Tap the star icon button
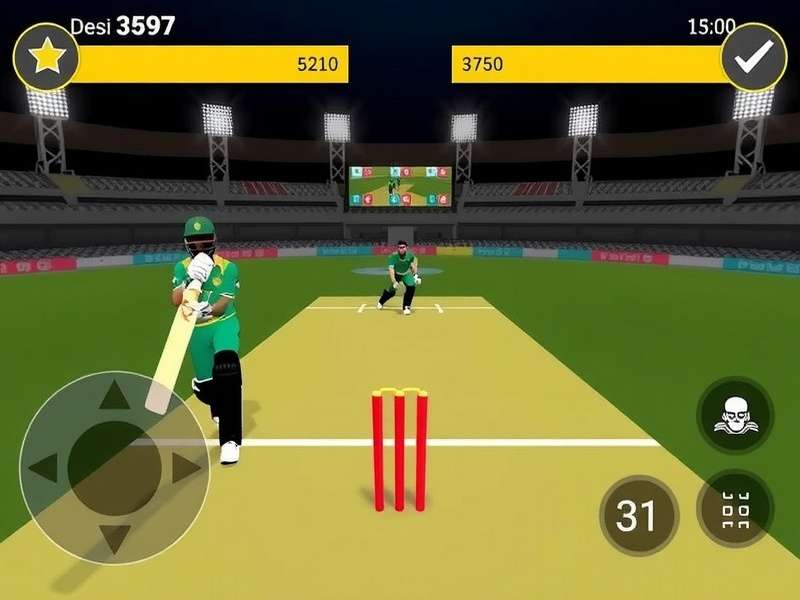Image resolution: width=800 pixels, height=600 pixels. (x=46, y=58)
